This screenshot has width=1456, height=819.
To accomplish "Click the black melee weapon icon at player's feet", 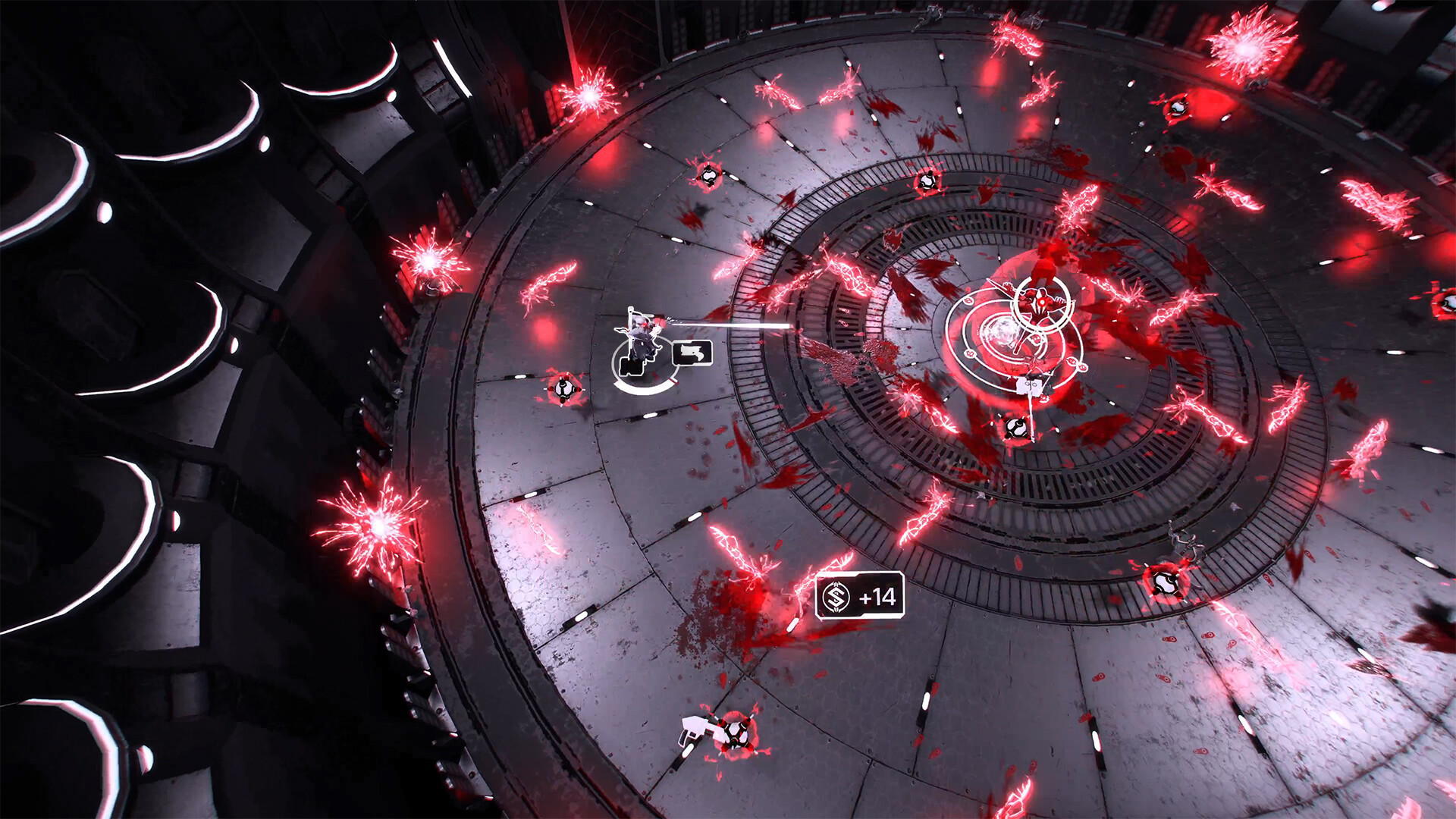I will point(632,366).
